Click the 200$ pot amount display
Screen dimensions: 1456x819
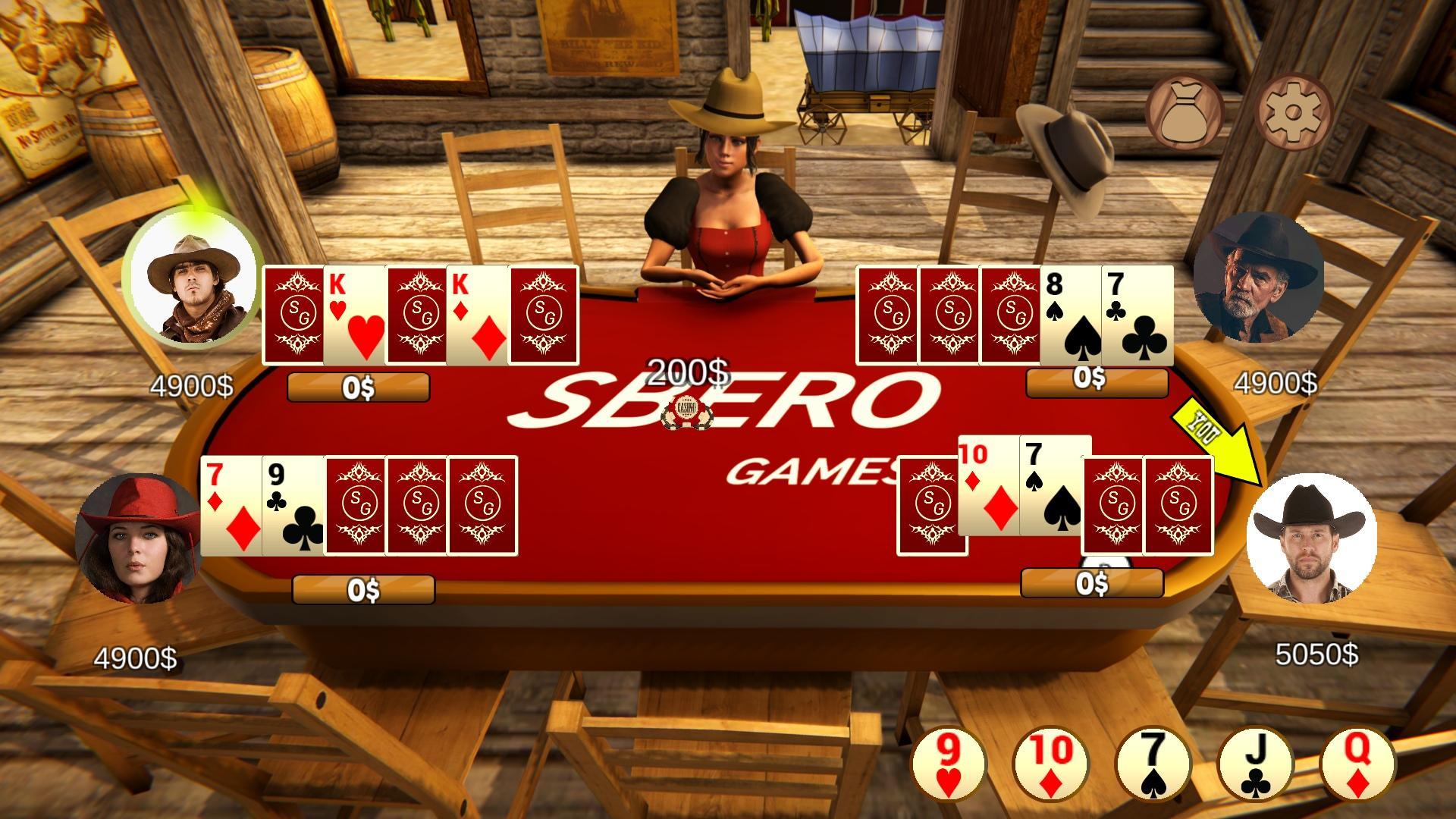coord(689,372)
